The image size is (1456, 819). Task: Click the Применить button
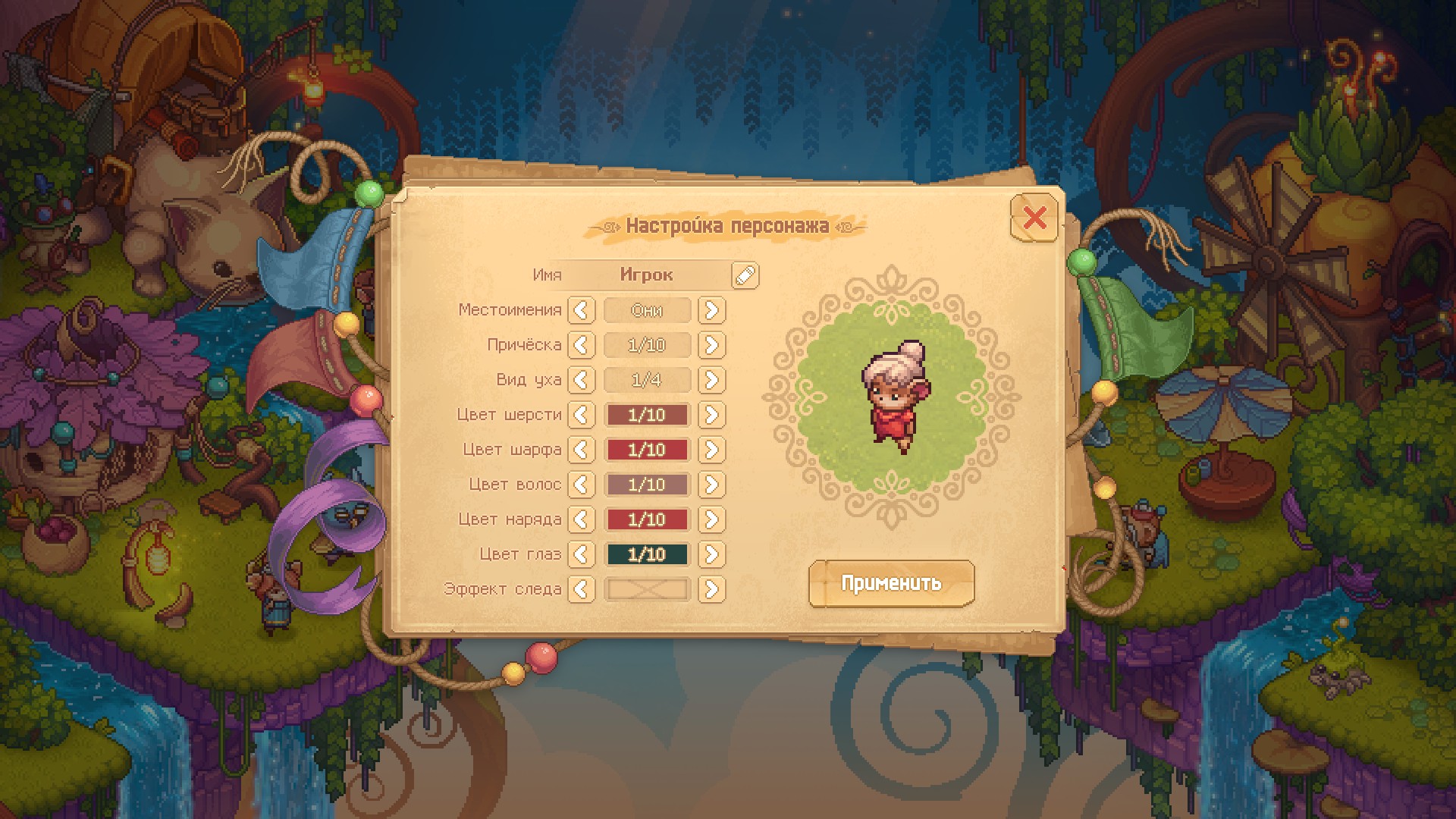click(891, 583)
